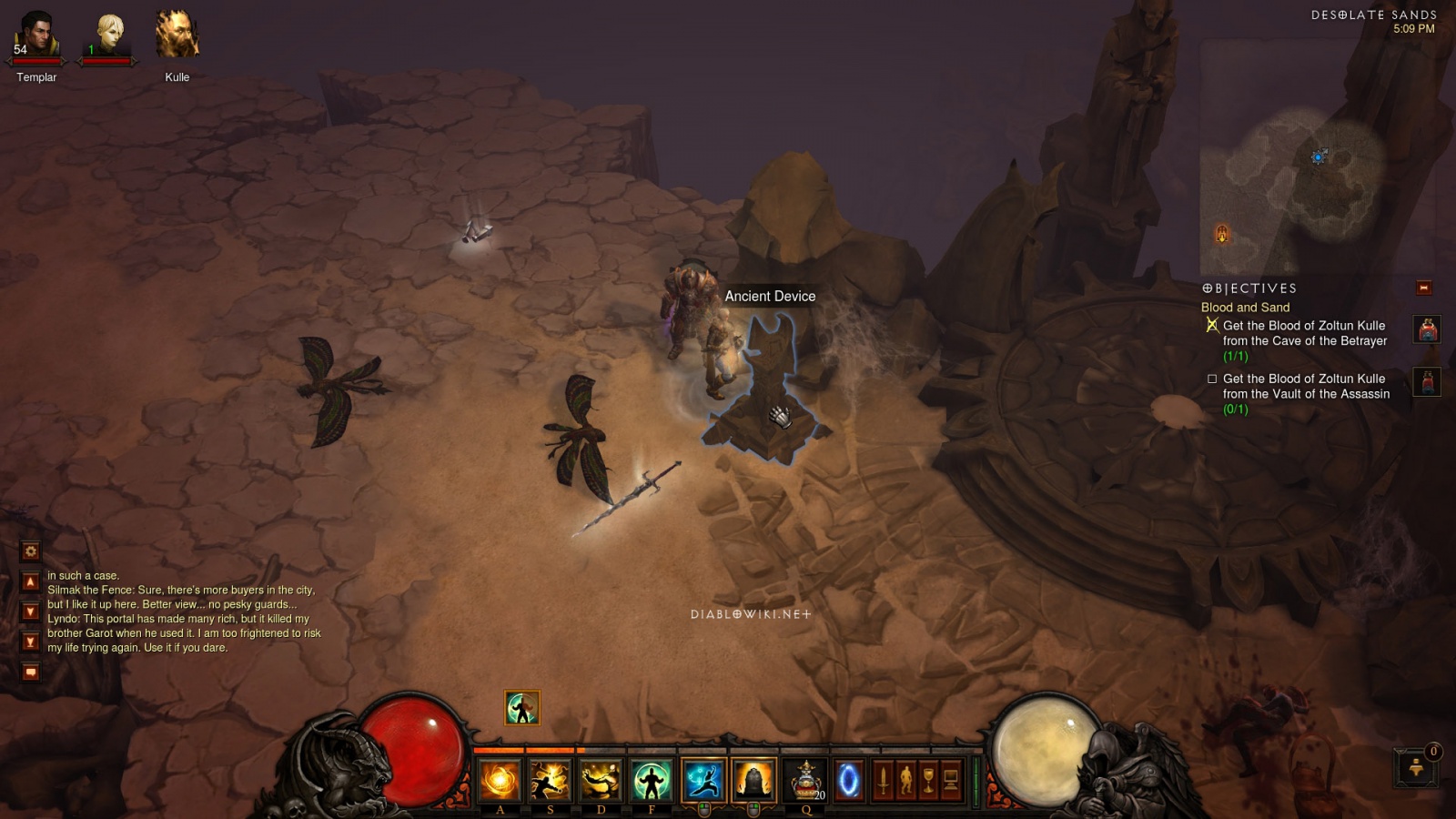The height and width of the screenshot is (819, 1456).
Task: Click the chat up-arrow button
Action: point(31,582)
